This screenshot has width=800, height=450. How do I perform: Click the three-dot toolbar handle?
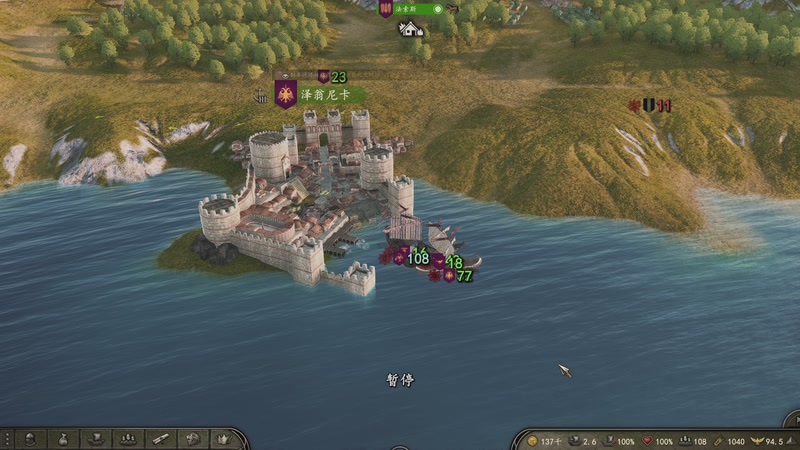(7, 439)
